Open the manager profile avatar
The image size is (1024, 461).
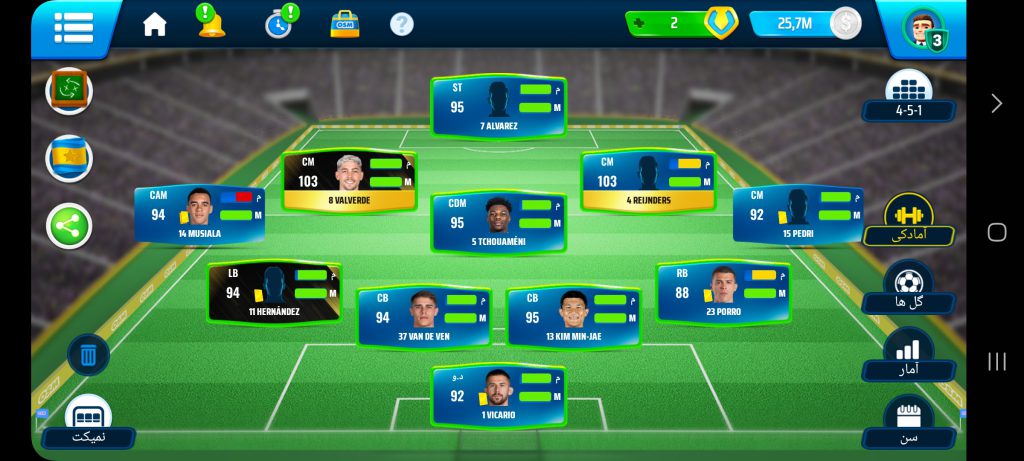coord(922,28)
